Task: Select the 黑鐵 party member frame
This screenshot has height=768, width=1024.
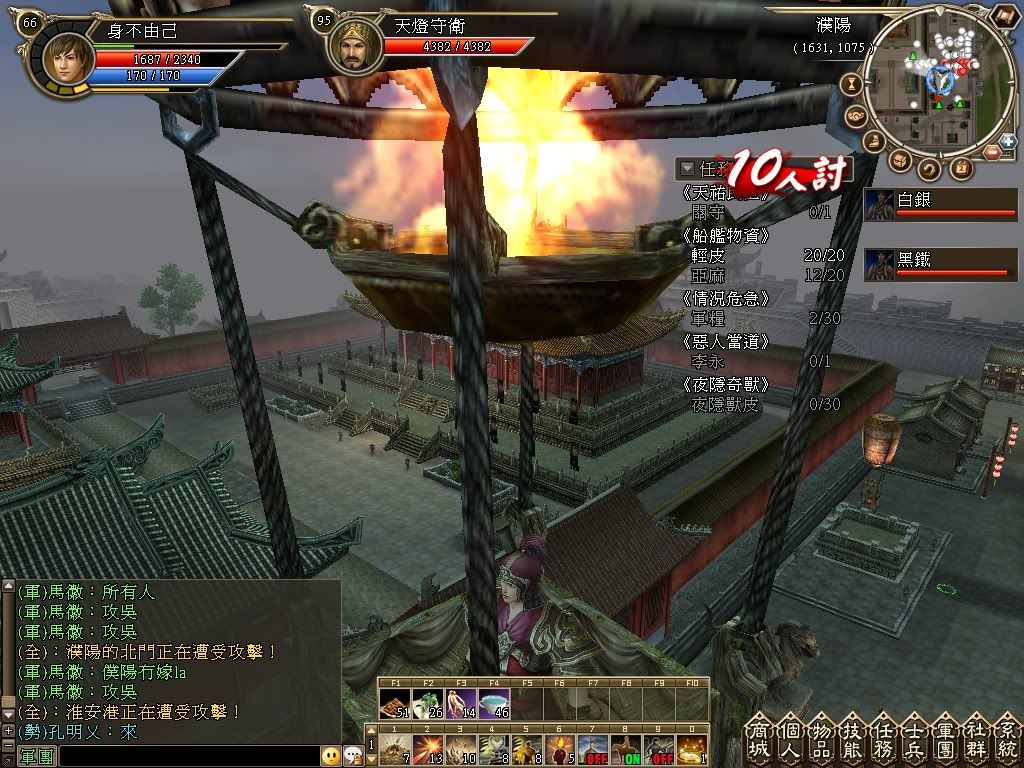Action: [940, 264]
